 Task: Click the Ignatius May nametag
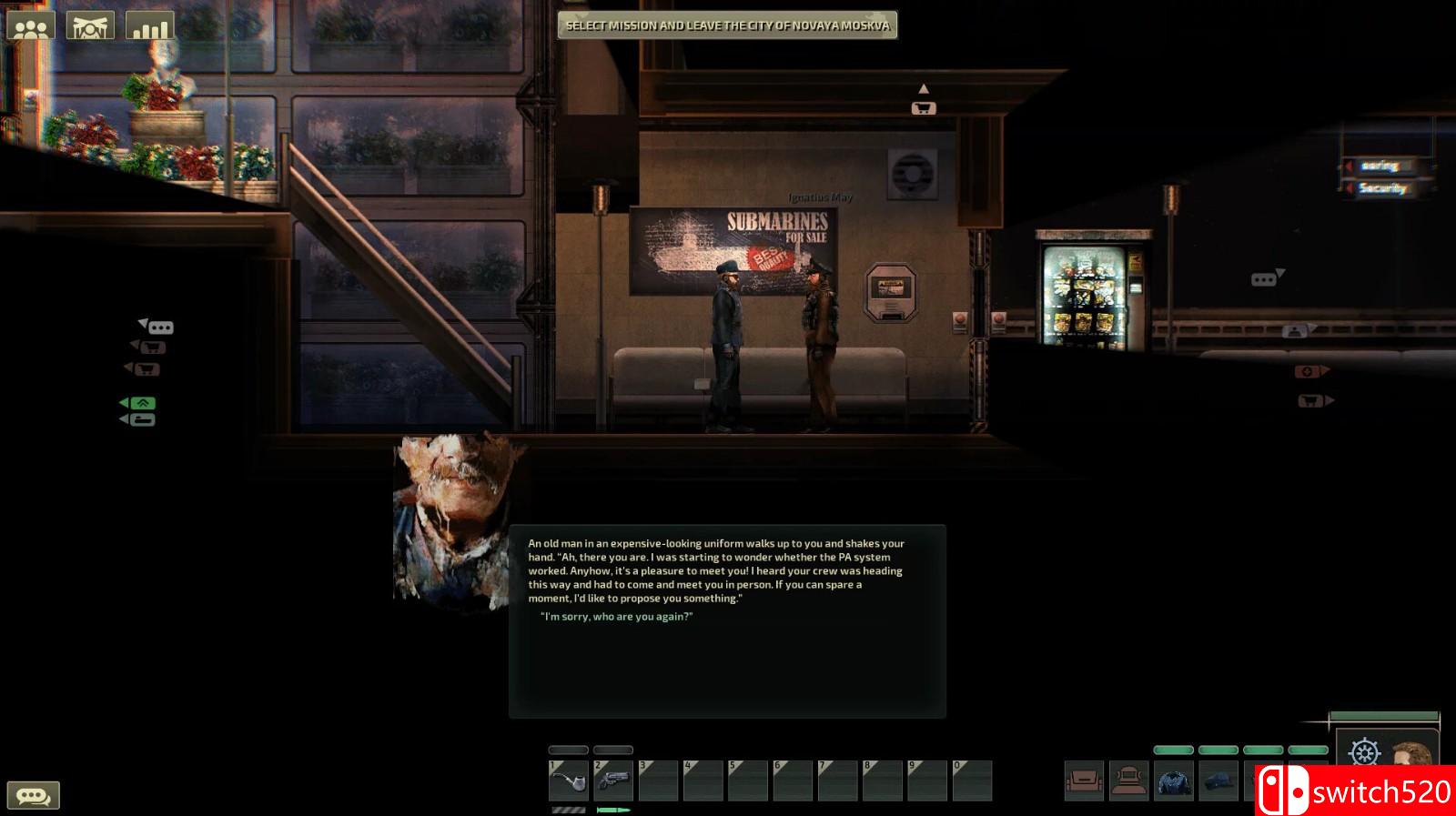tap(819, 198)
